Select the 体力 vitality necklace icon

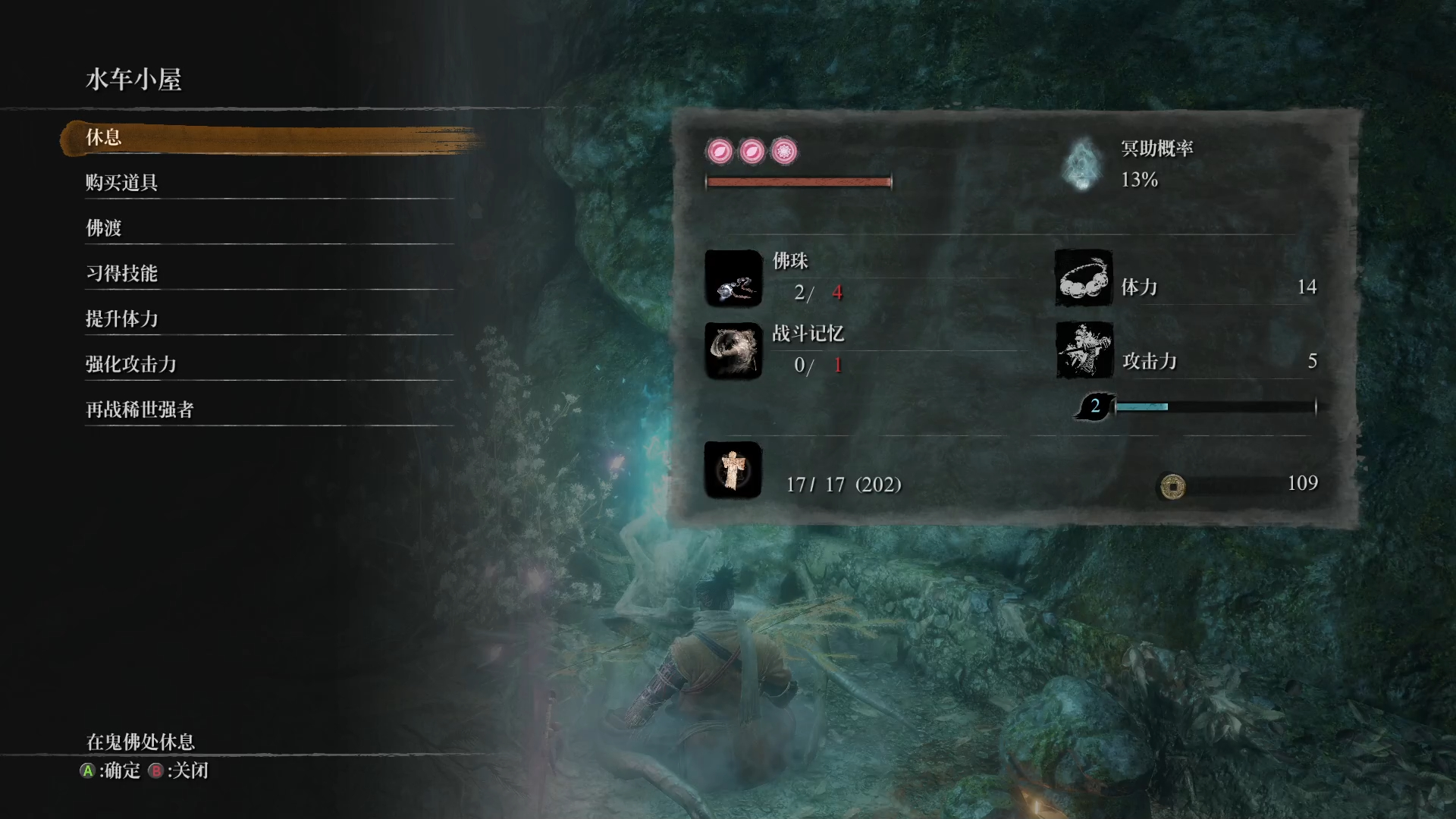[1084, 278]
